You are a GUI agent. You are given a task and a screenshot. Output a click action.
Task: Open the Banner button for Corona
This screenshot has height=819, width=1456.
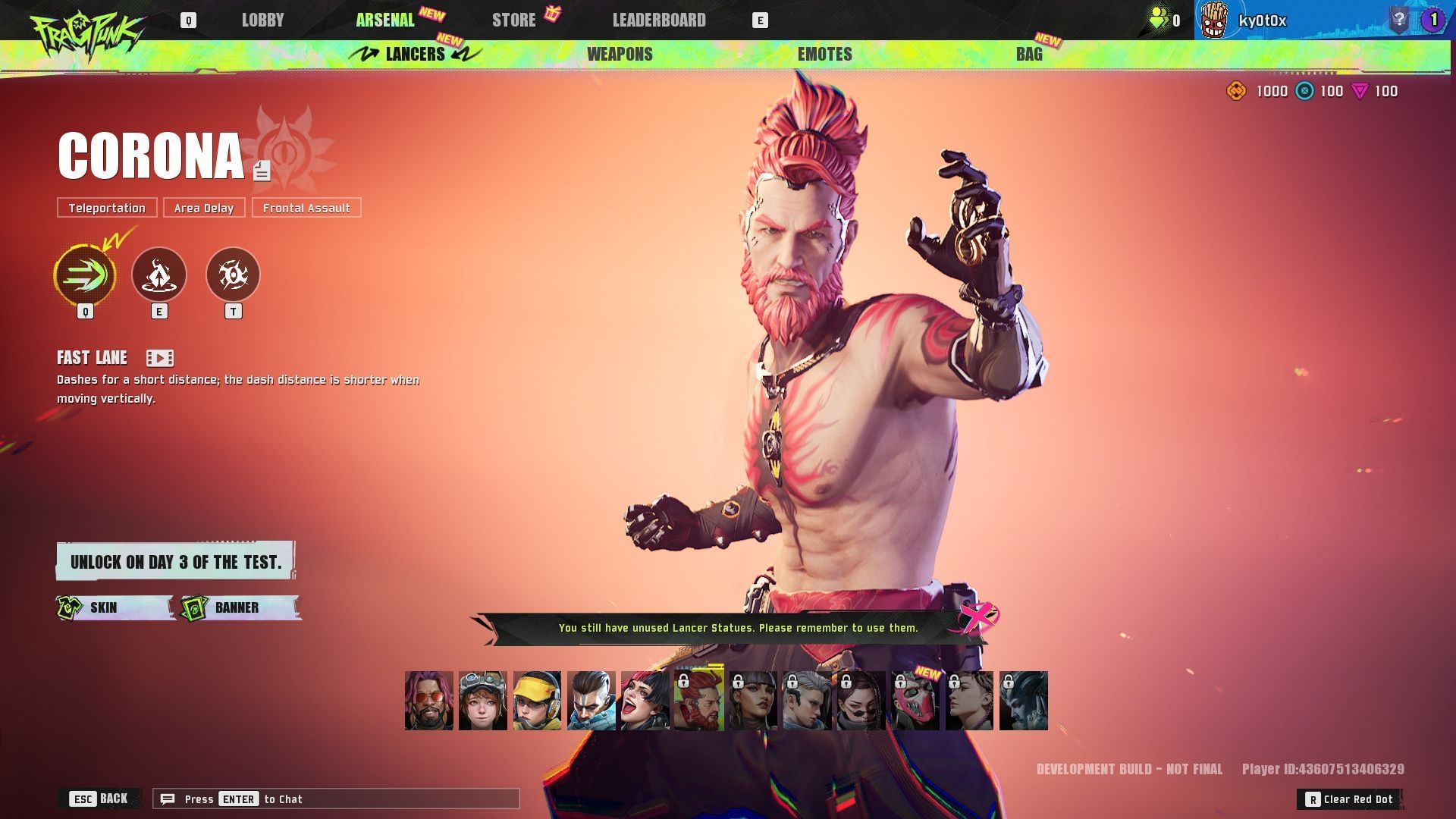(x=240, y=607)
